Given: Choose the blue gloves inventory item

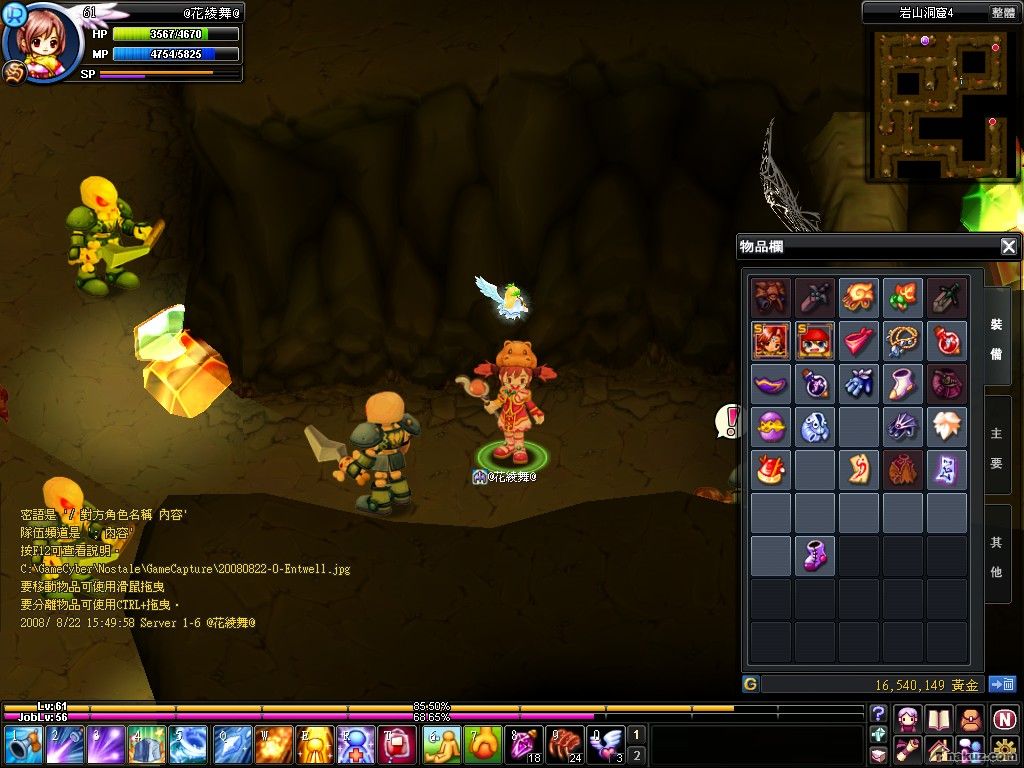Looking at the screenshot, I should pyautogui.click(x=859, y=383).
